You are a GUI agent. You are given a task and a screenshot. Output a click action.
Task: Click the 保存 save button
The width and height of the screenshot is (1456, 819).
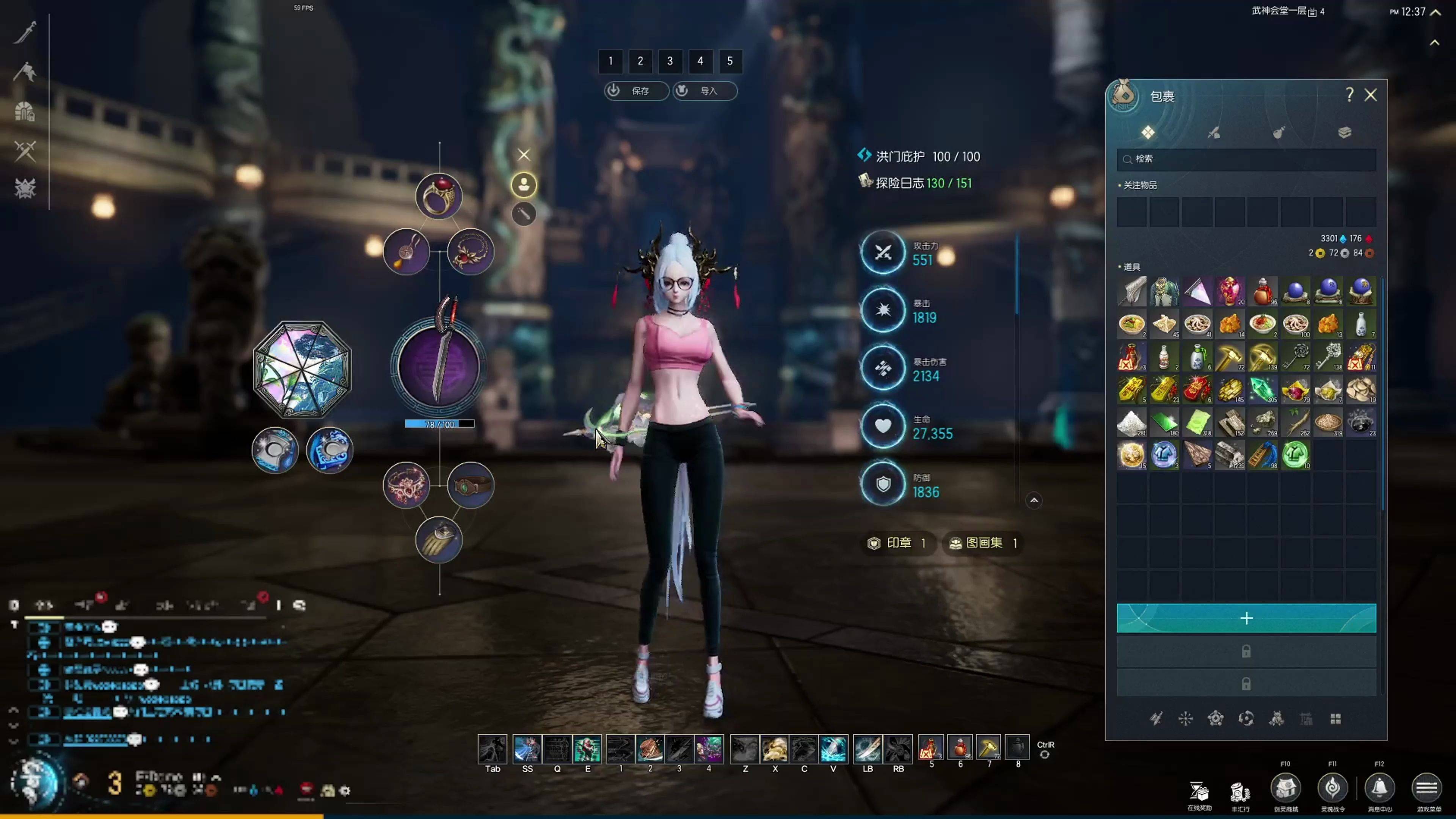(637, 91)
